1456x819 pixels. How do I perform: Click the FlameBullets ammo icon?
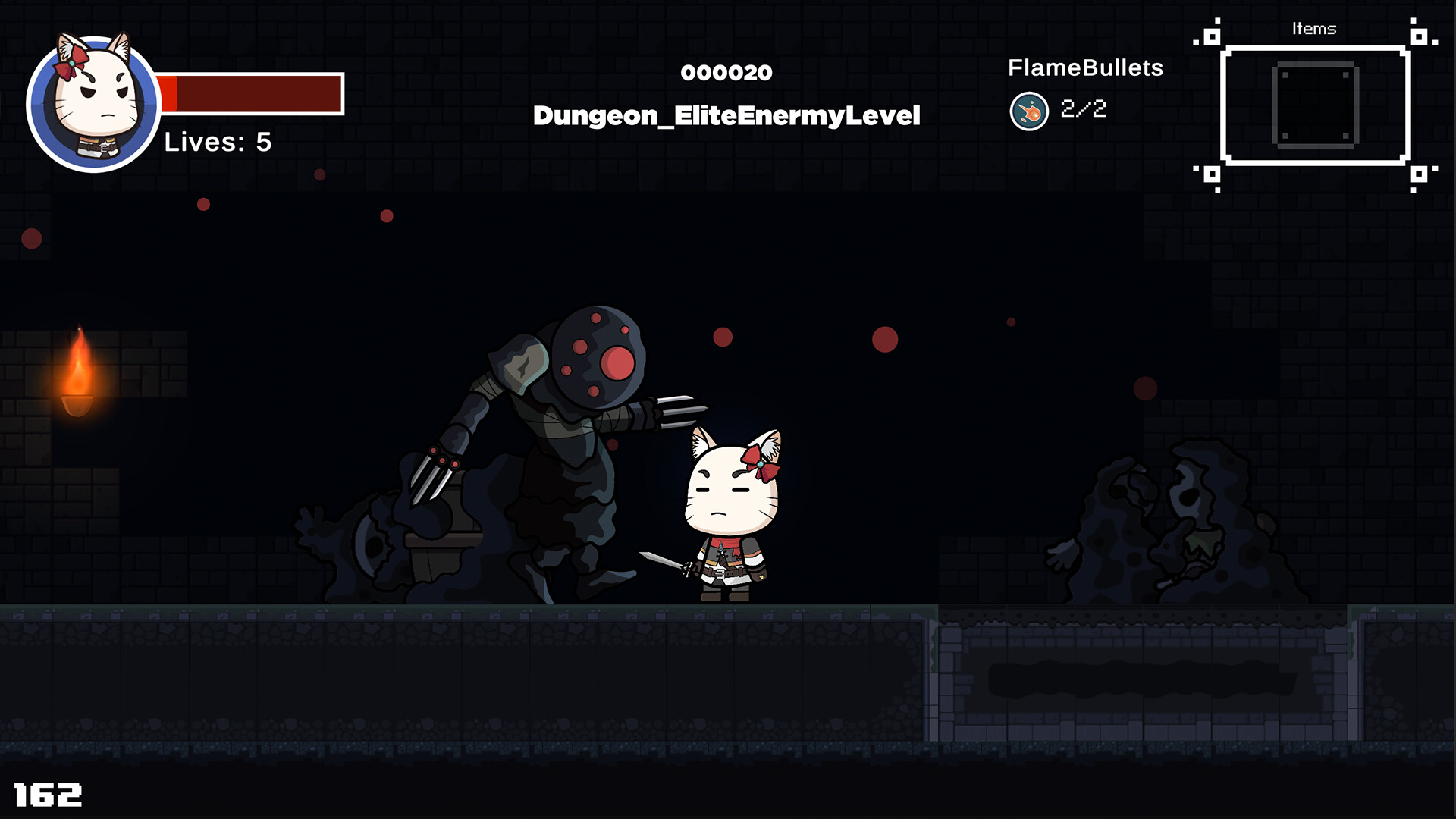(1029, 109)
